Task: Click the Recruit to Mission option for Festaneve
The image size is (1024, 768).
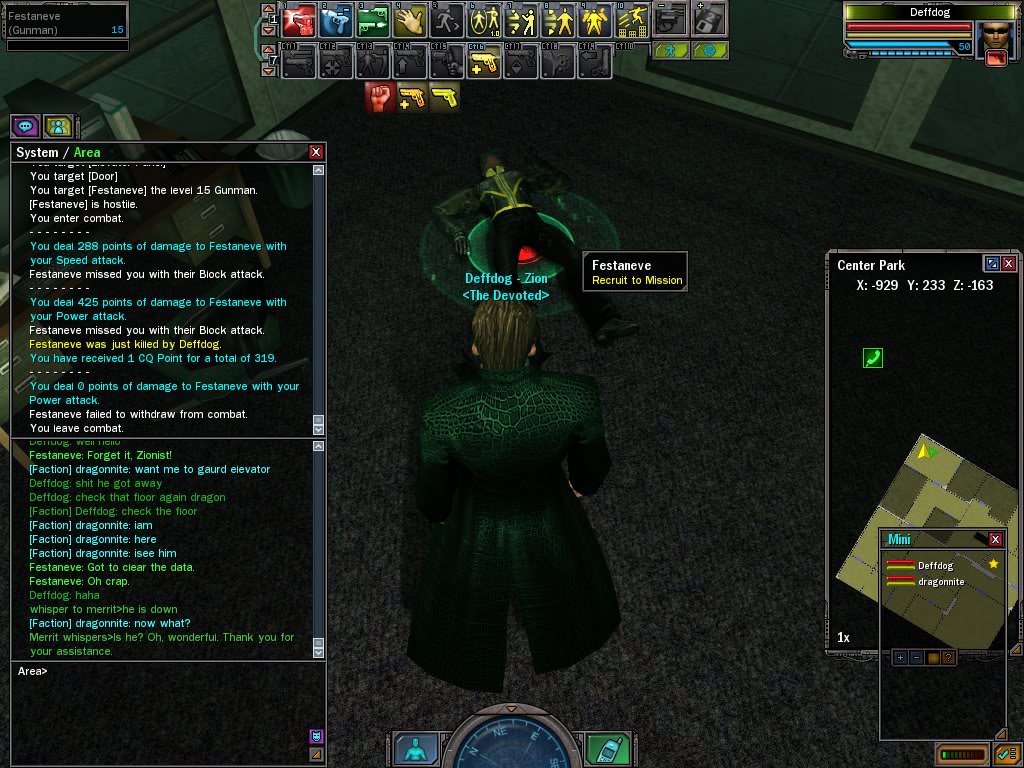Action: (637, 280)
